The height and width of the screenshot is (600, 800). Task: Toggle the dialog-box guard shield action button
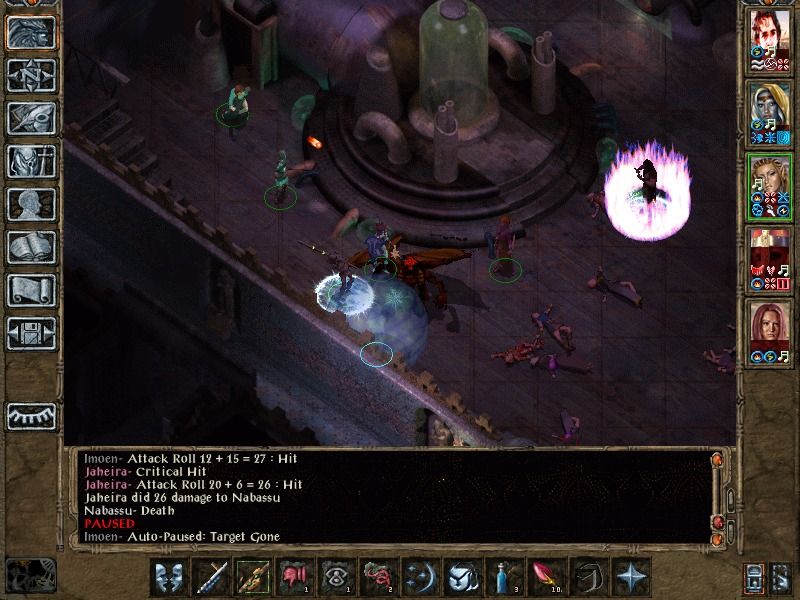[x=170, y=578]
